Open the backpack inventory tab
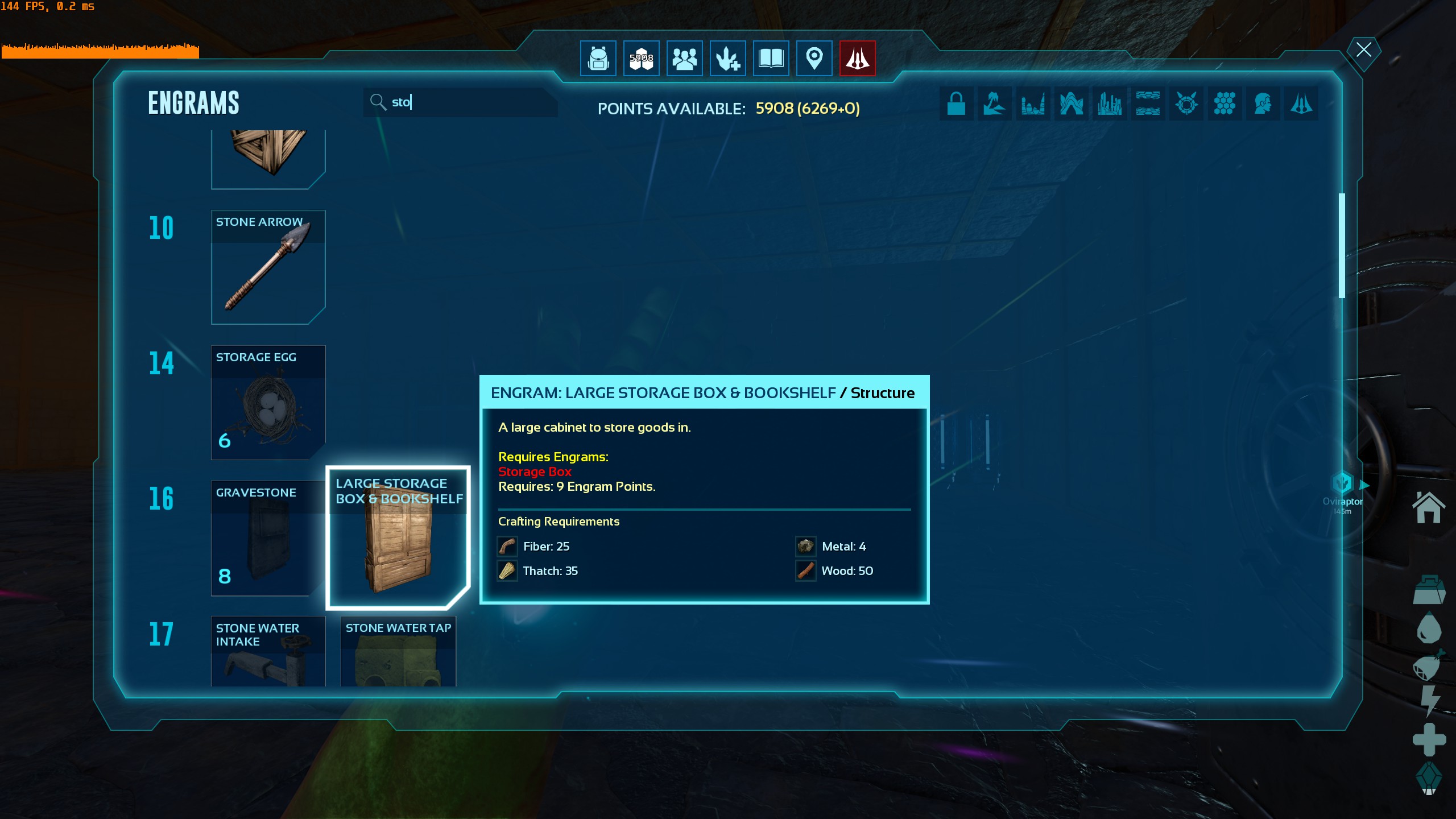Viewport: 1456px width, 819px height. click(598, 58)
